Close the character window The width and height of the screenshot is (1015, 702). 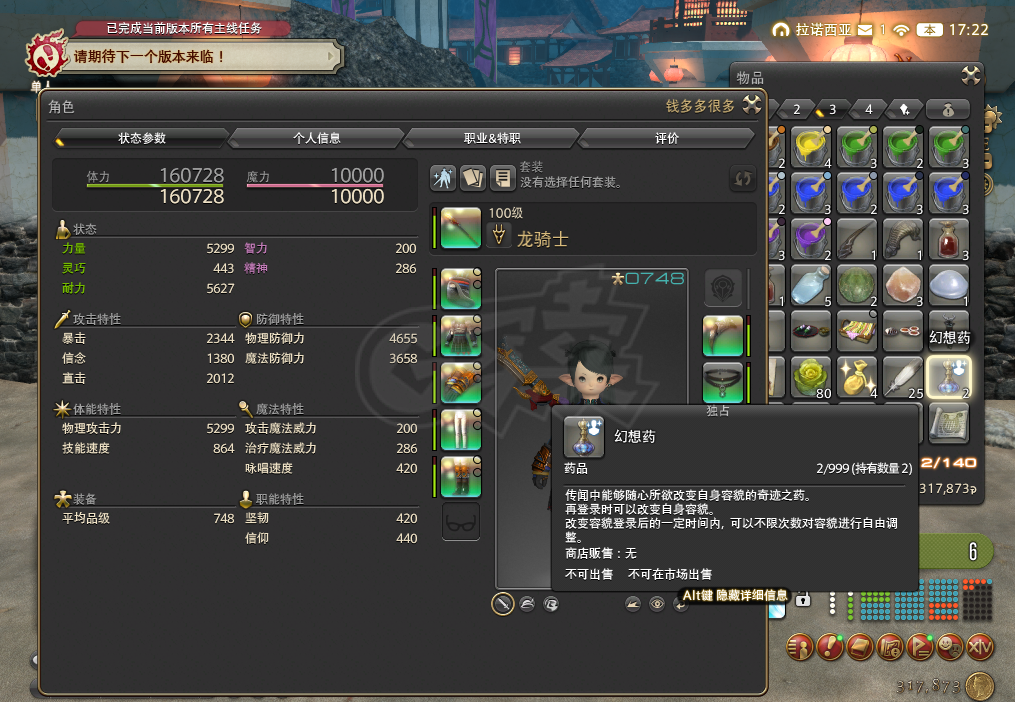(752, 107)
